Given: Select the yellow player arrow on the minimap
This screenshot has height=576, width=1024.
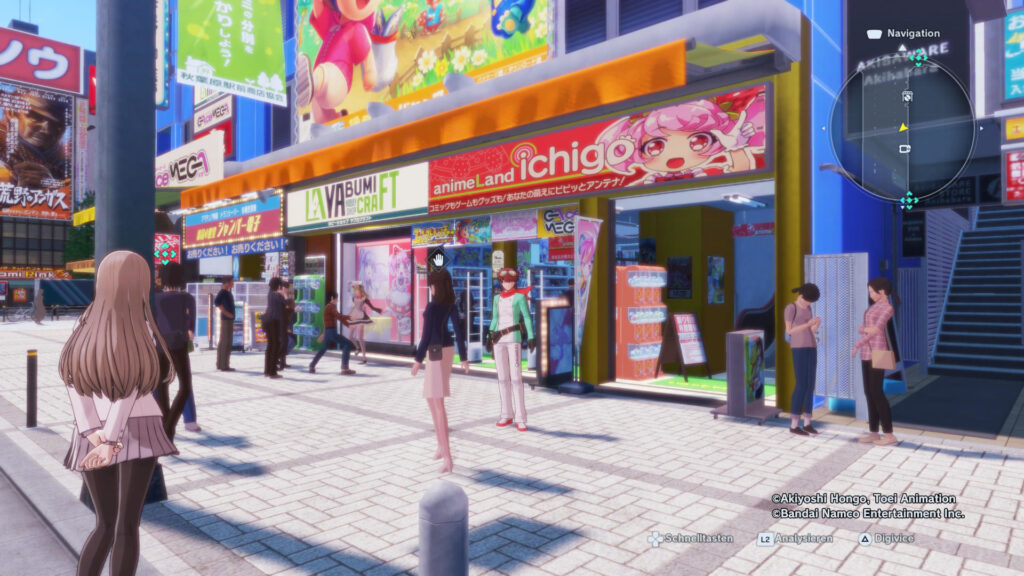Looking at the screenshot, I should point(903,127).
